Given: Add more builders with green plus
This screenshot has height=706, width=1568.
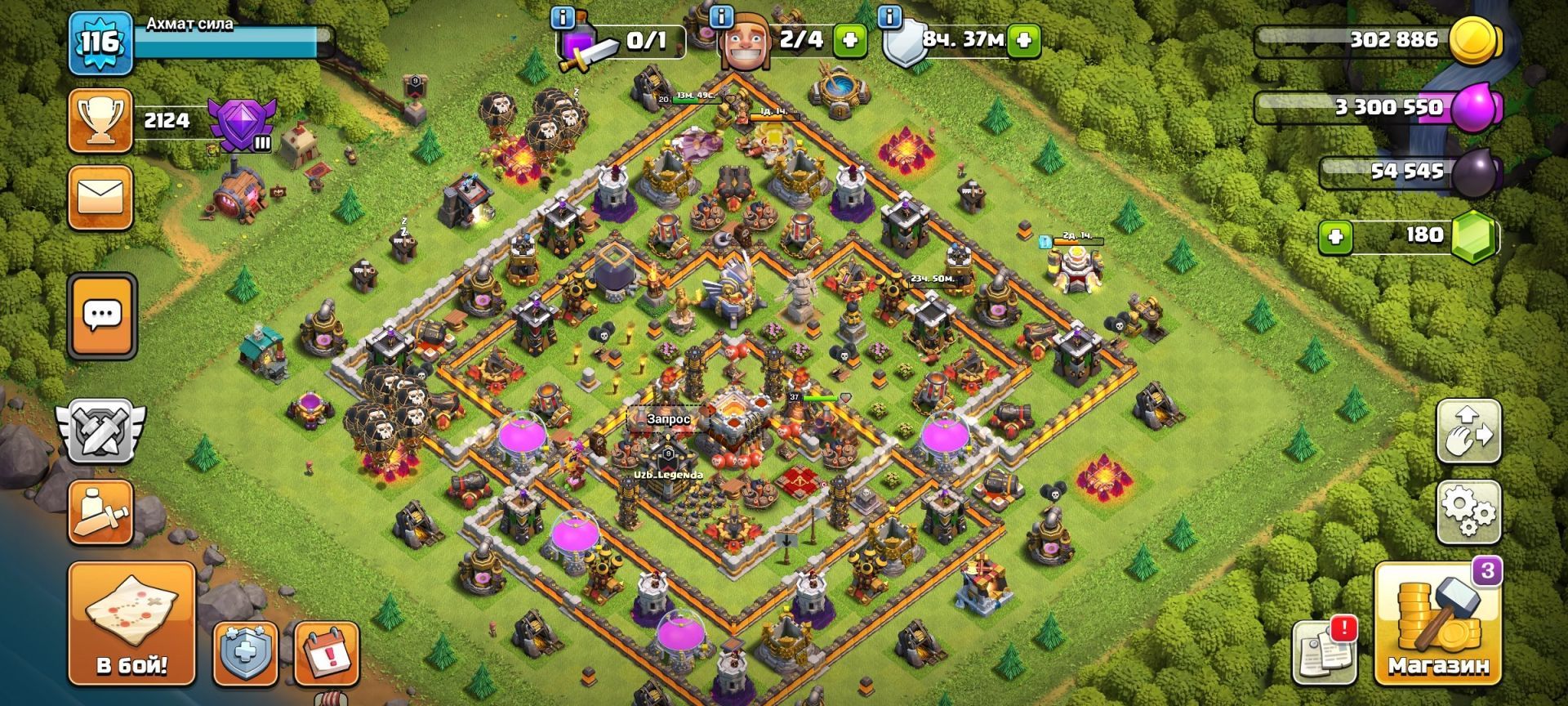Looking at the screenshot, I should pos(849,41).
